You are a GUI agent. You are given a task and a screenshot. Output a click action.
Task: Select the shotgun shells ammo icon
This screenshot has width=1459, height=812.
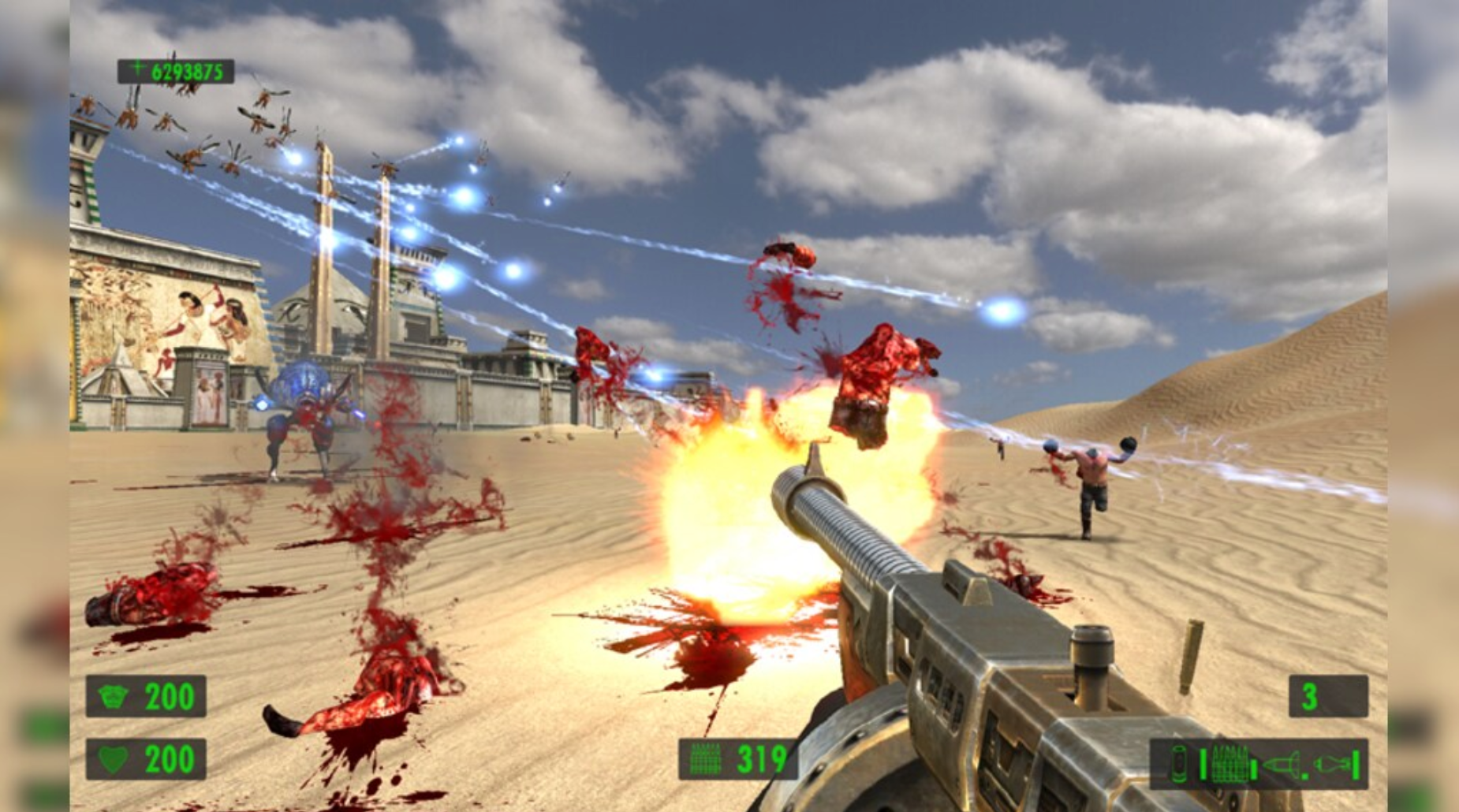[1229, 765]
